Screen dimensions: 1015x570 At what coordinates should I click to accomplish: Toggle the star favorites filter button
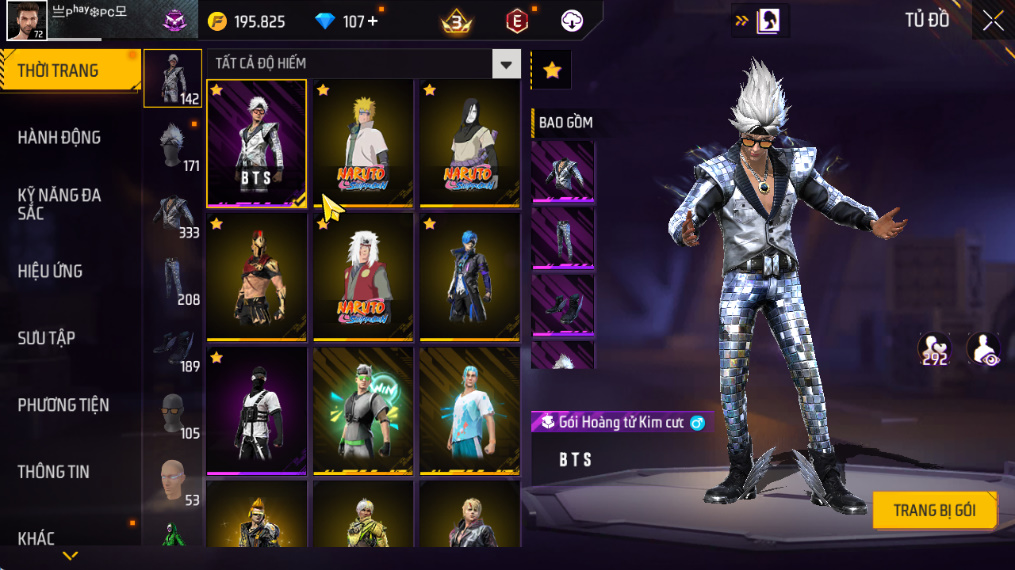point(551,70)
